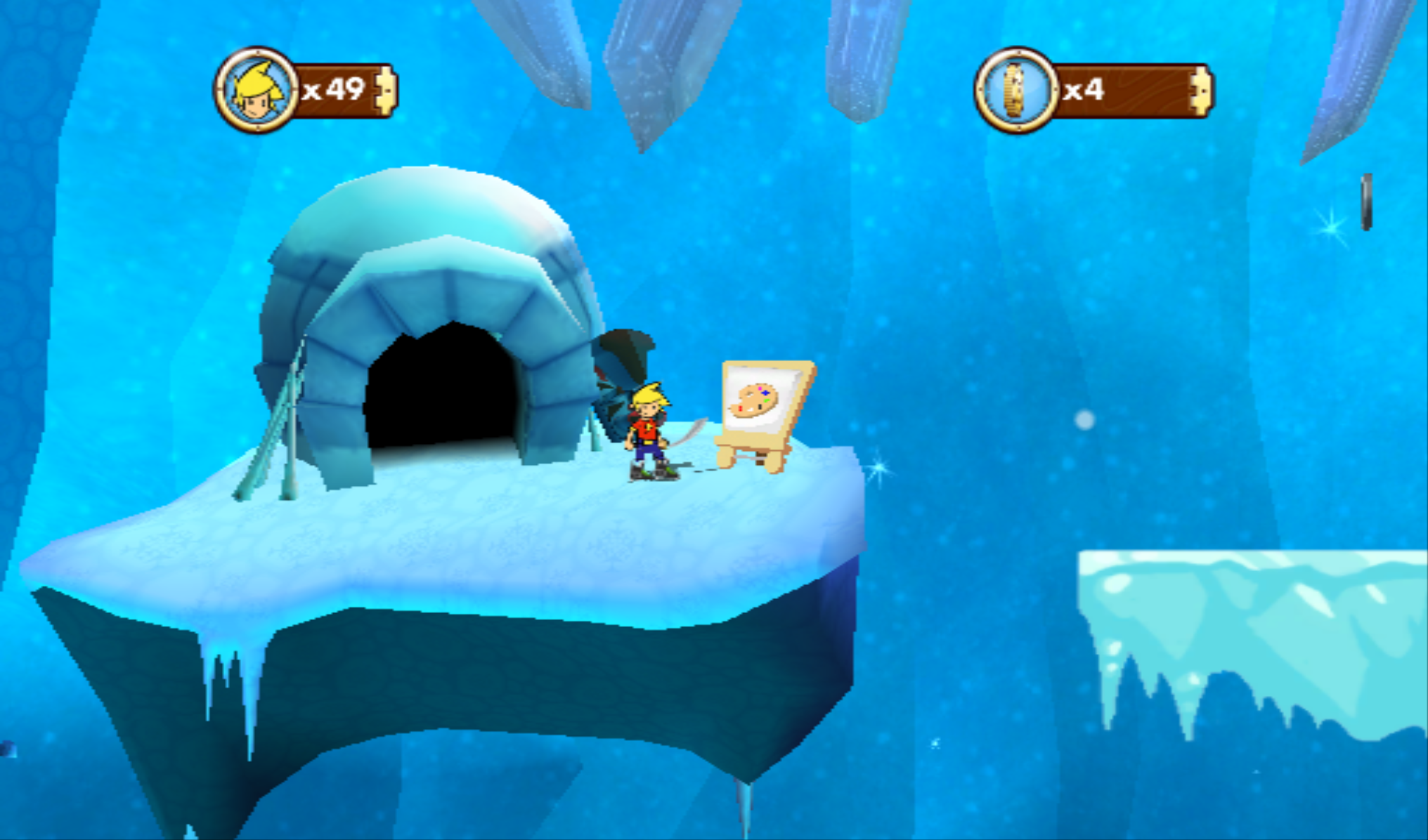Screen dimensions: 1428x840
Task: Click the gold coin counter icon
Action: (x=1015, y=91)
